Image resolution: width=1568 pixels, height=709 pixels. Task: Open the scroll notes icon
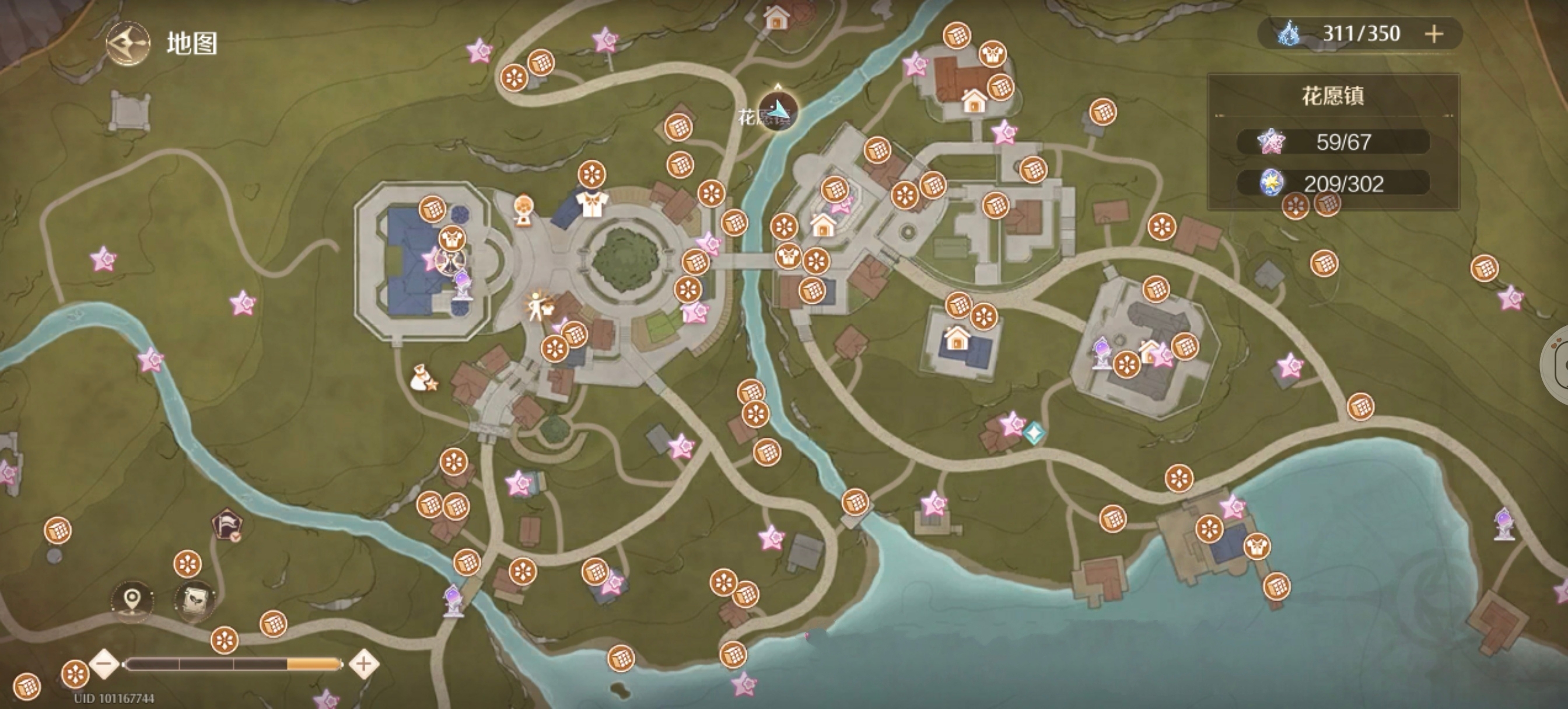195,600
